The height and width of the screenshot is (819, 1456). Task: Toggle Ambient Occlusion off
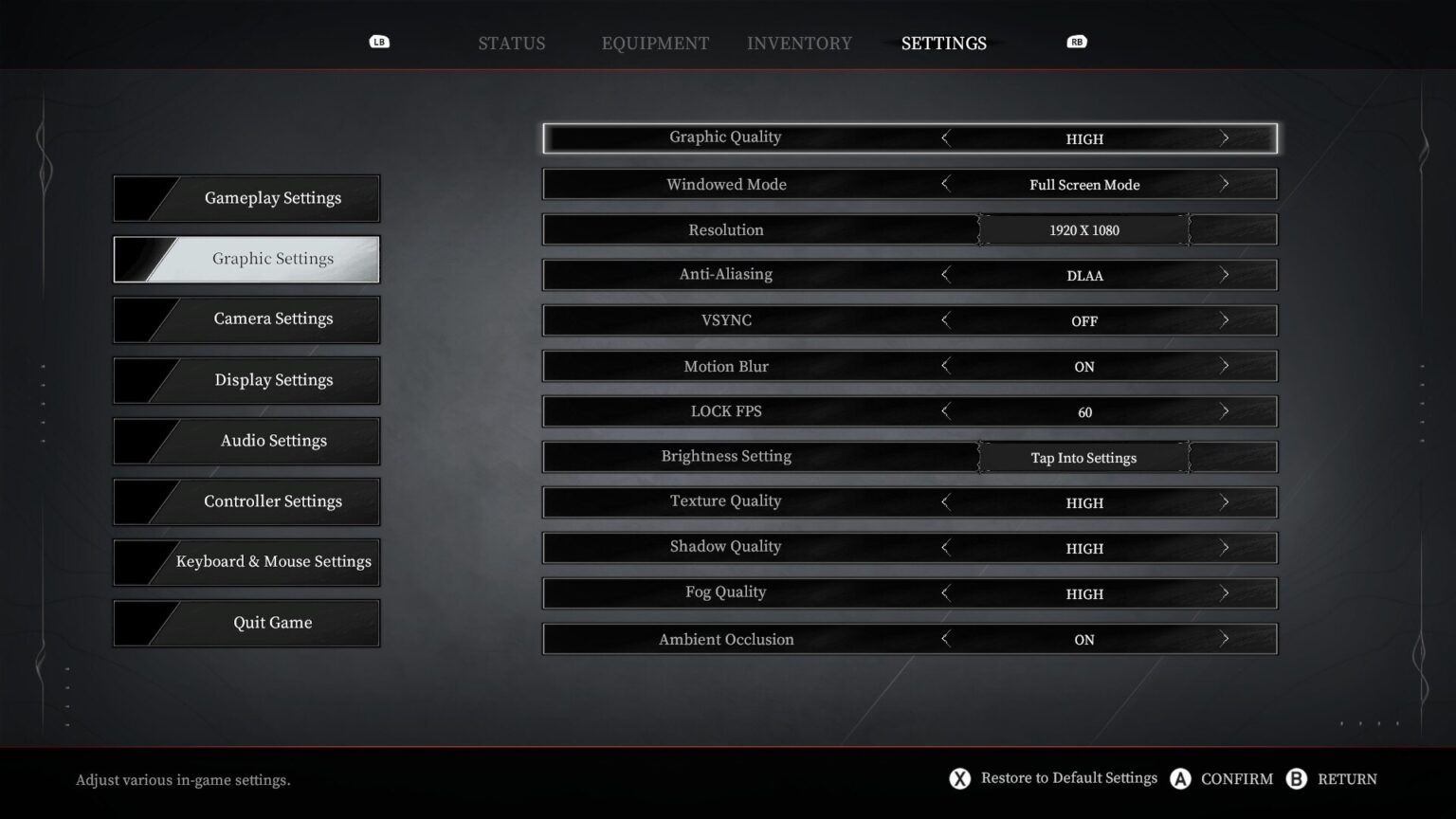pyautogui.click(x=1226, y=639)
